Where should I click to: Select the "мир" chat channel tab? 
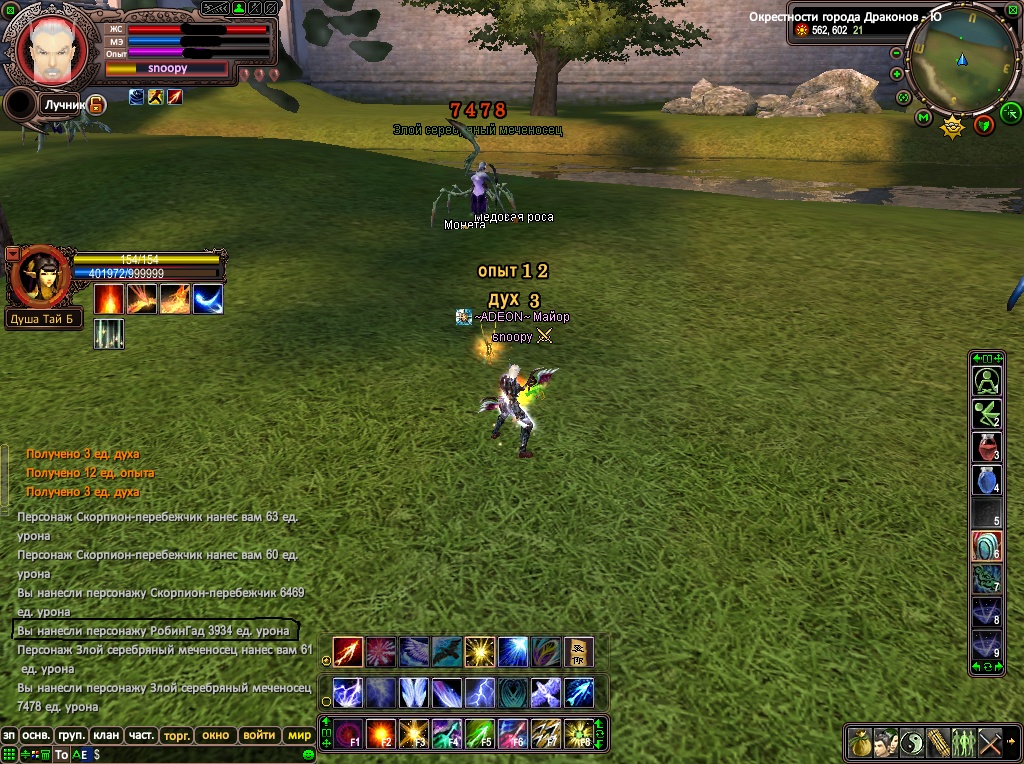(299, 735)
